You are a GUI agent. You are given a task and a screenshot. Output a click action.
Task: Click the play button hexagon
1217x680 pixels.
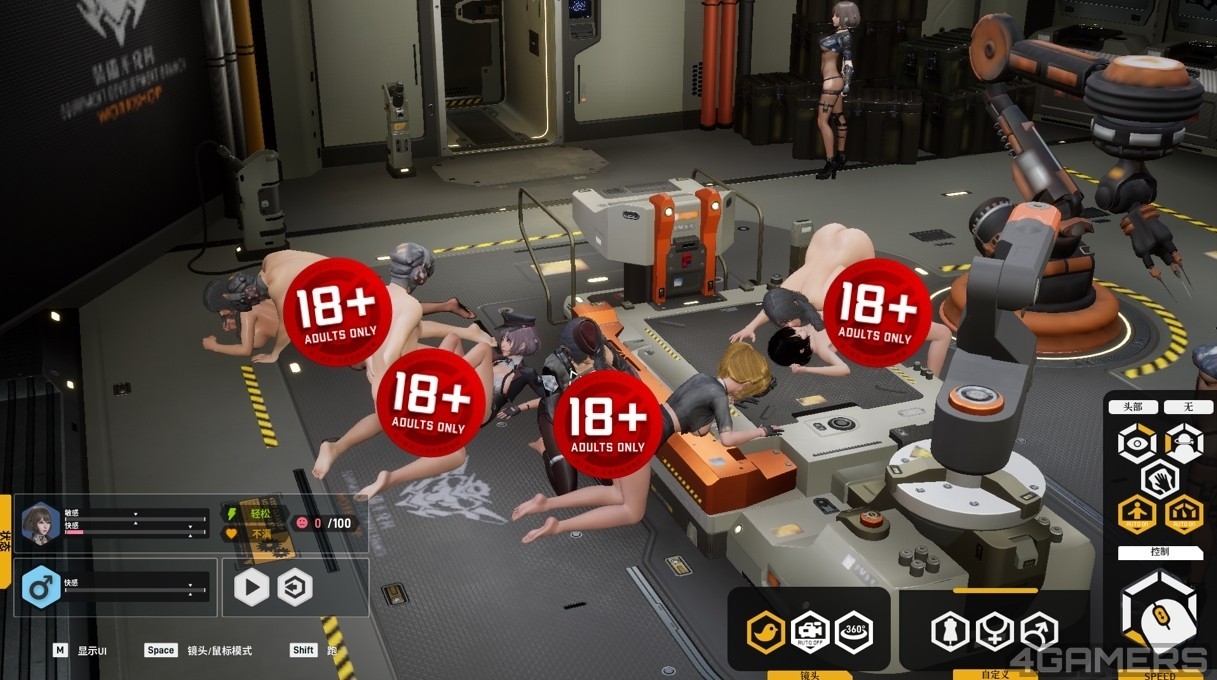click(251, 587)
